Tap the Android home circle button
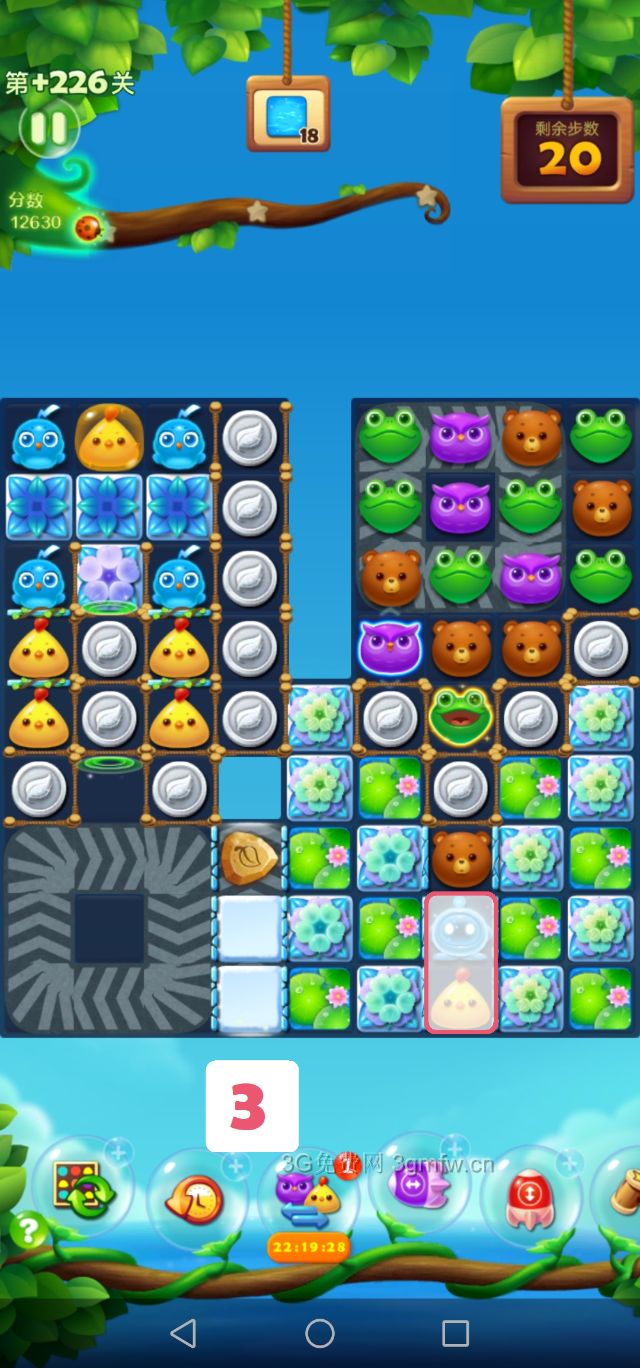This screenshot has width=640, height=1368. pyautogui.click(x=320, y=1333)
